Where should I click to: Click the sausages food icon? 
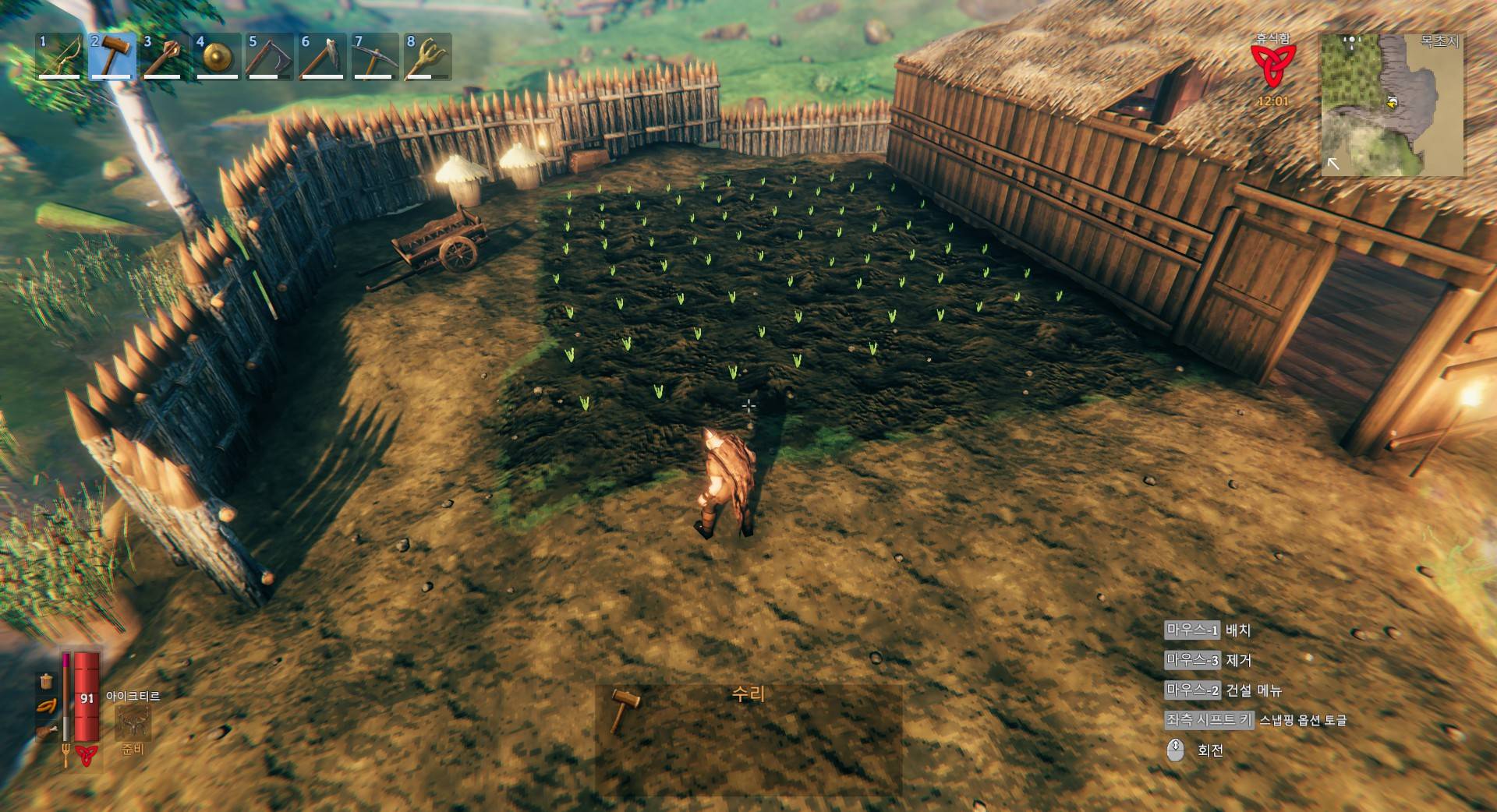[x=47, y=707]
